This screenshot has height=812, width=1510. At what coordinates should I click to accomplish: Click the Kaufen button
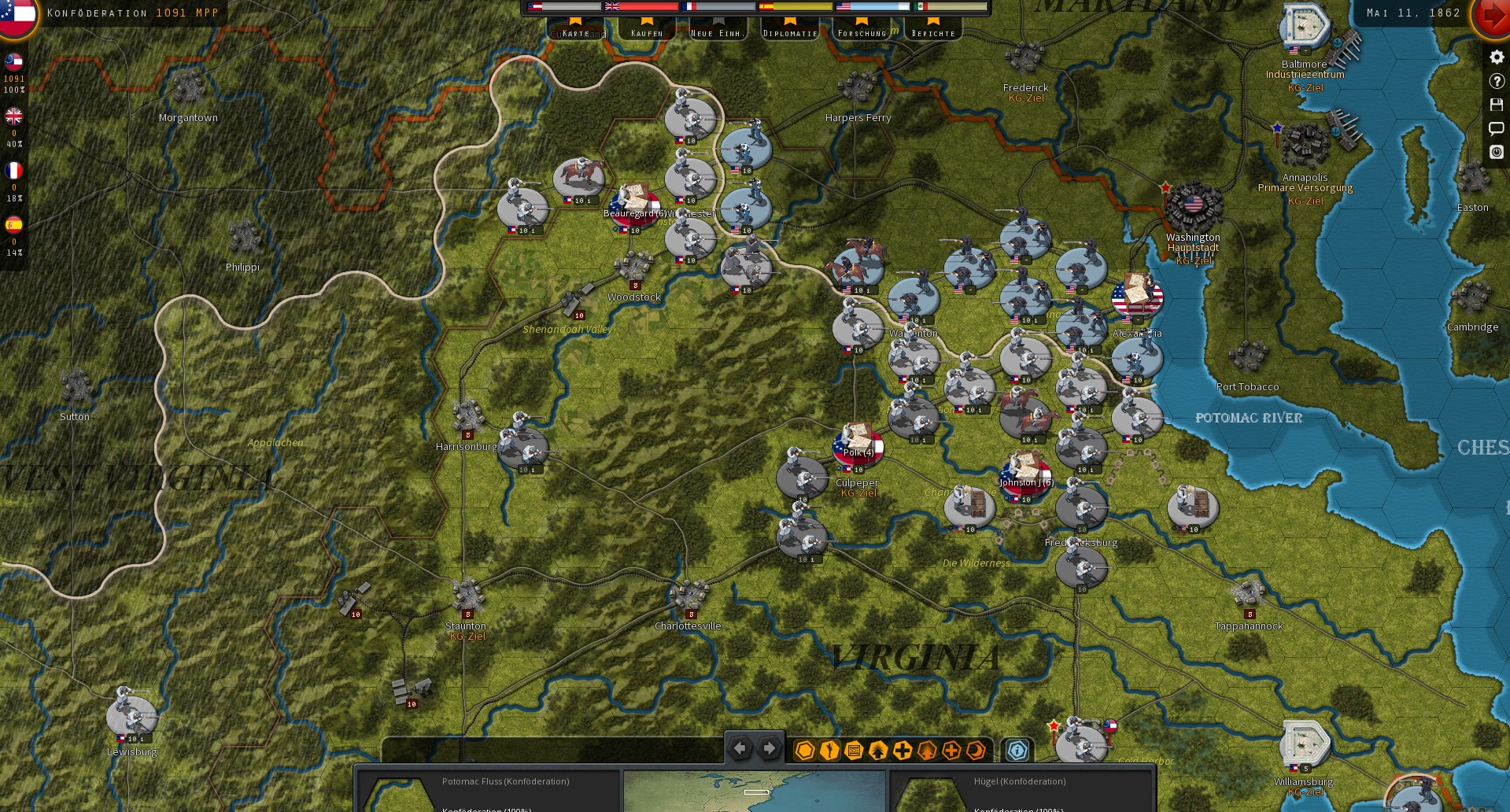pyautogui.click(x=647, y=33)
